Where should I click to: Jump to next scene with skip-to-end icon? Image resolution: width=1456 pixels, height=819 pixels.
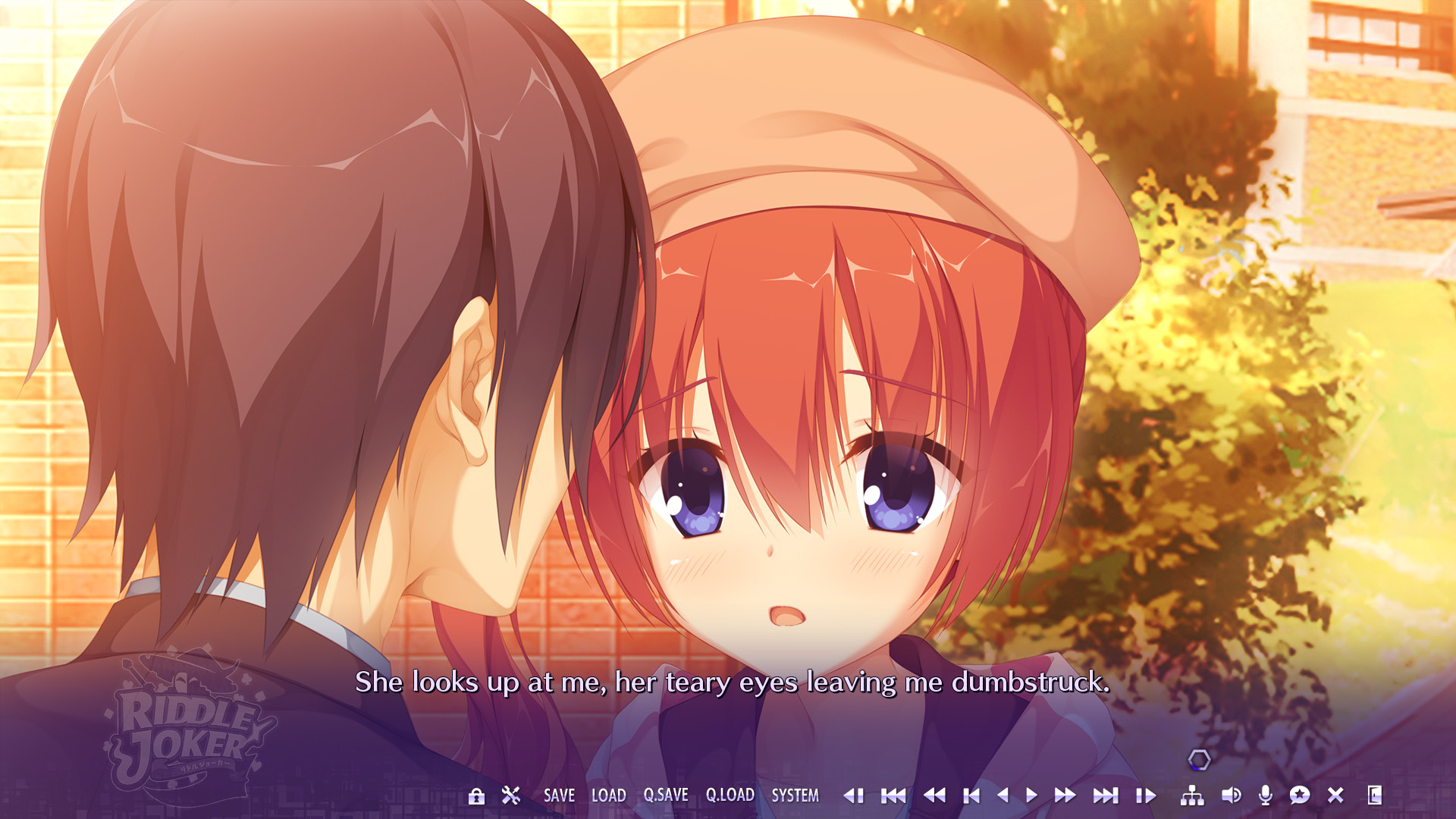coord(1105,796)
